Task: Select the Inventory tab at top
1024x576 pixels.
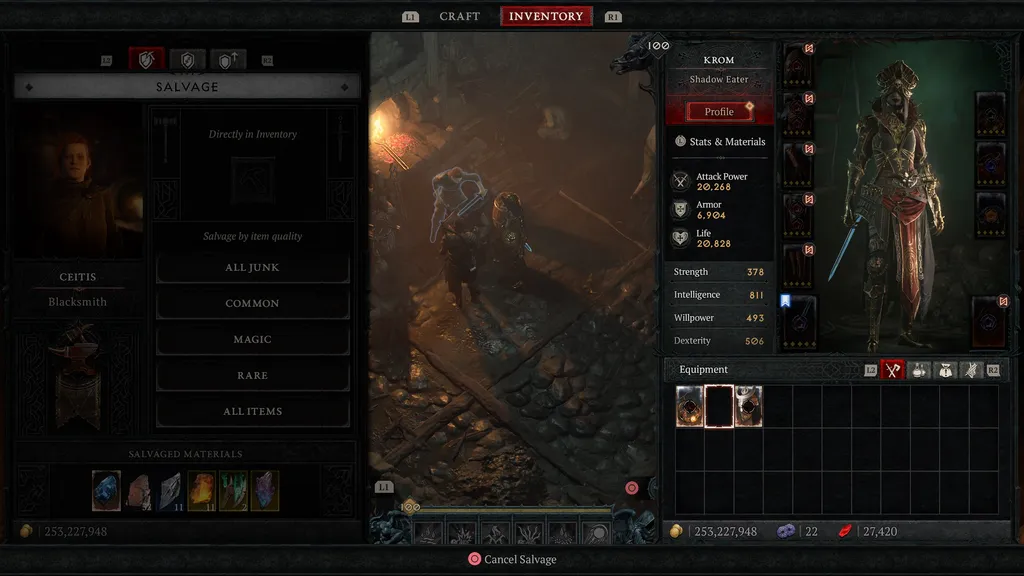Action: pos(546,17)
